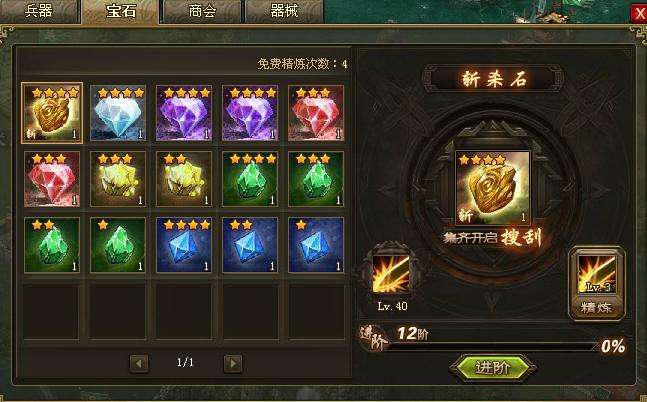Pick the one-star green gem
Image resolution: width=647 pixels, height=402 pixels.
(x=118, y=244)
